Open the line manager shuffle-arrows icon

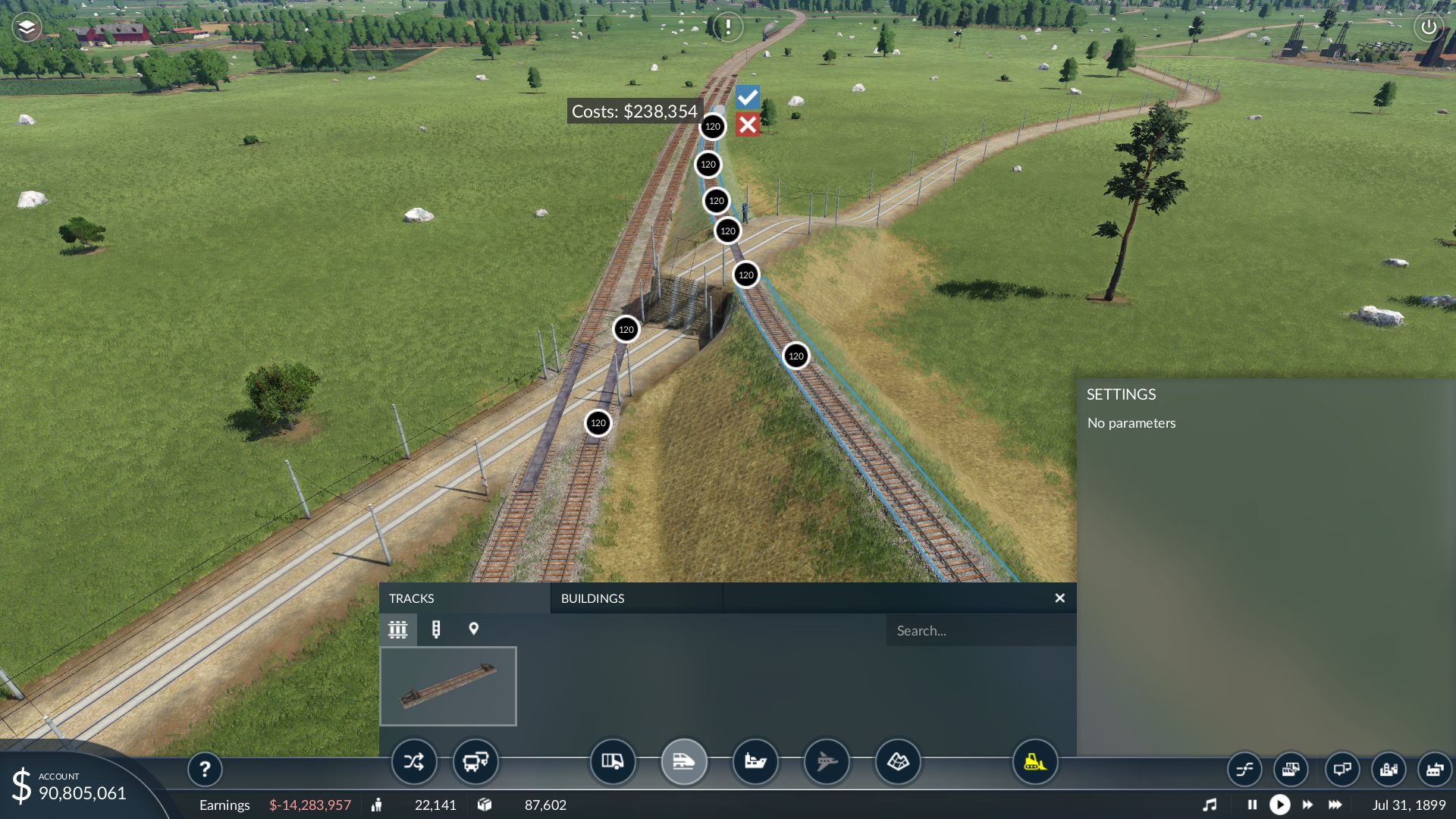pyautogui.click(x=414, y=761)
